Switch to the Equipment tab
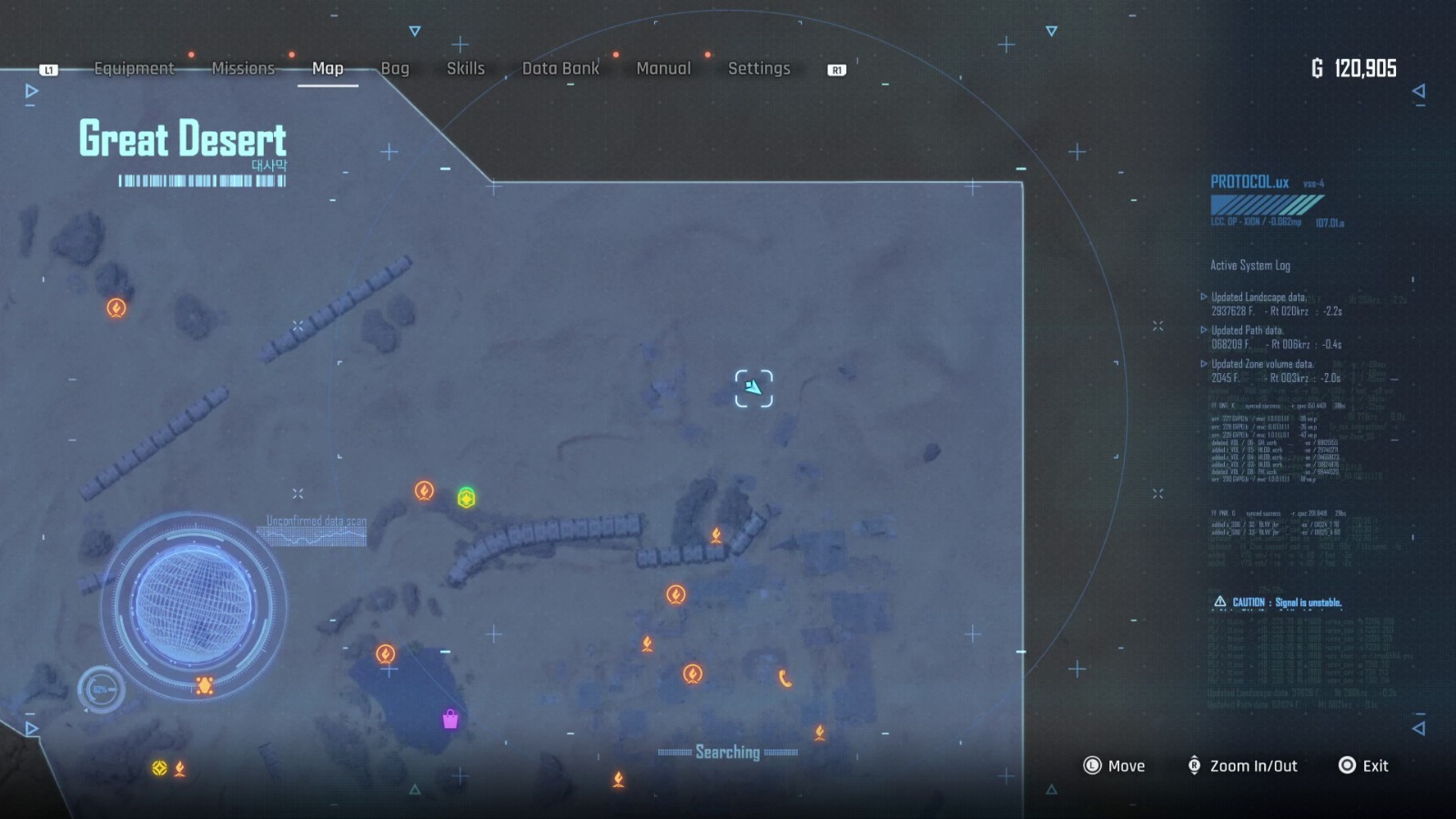1456x819 pixels. point(135,68)
